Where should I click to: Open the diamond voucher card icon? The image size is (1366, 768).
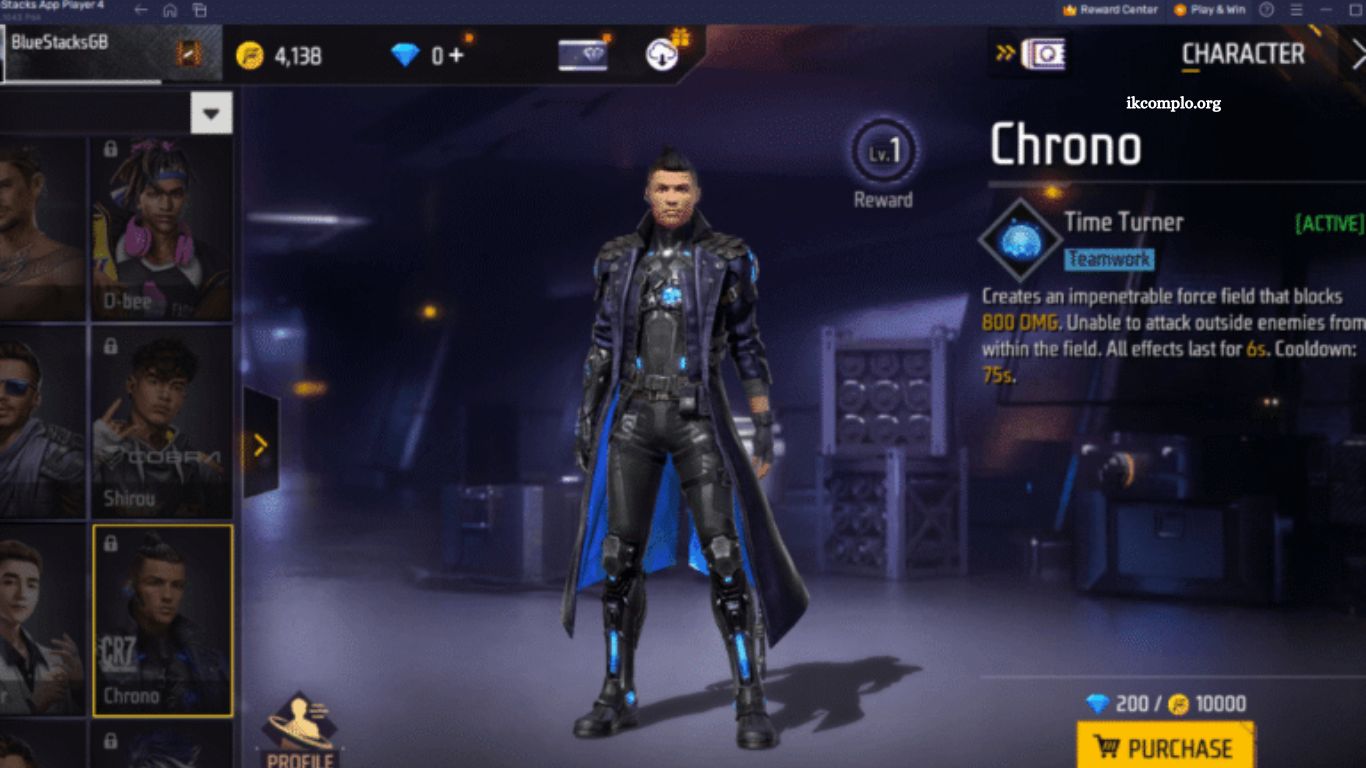[x=582, y=55]
